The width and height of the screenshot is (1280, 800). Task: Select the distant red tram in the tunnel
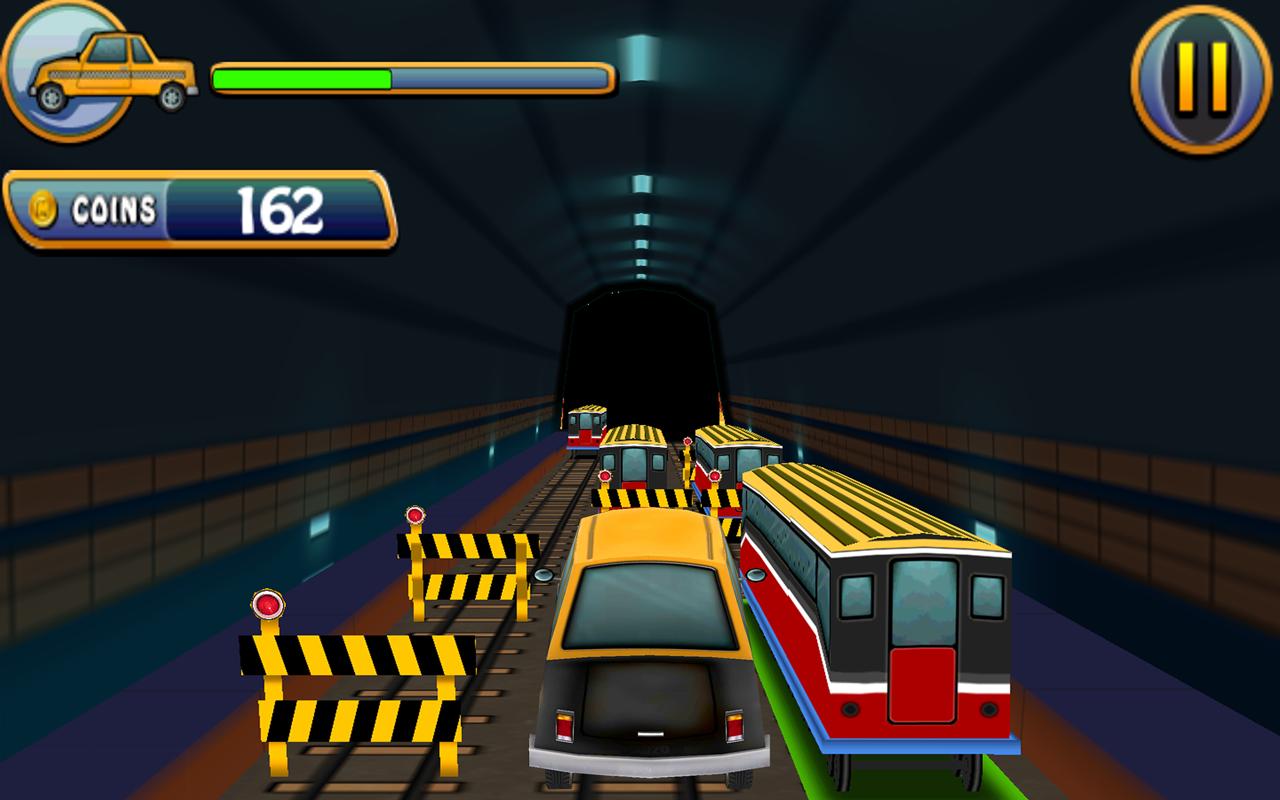(x=585, y=430)
